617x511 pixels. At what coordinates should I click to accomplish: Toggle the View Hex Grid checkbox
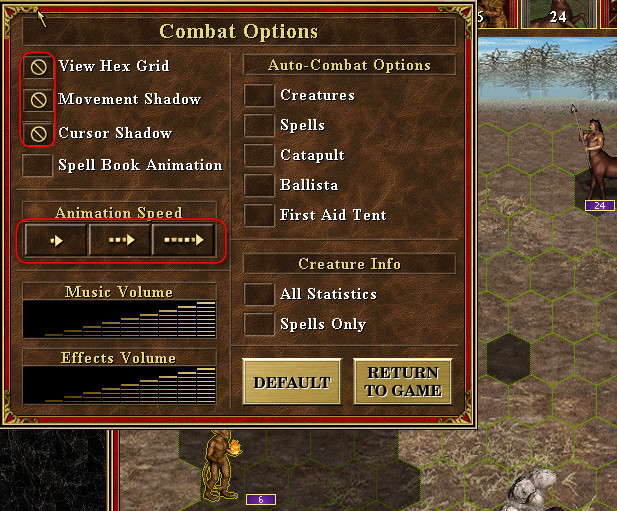point(38,67)
